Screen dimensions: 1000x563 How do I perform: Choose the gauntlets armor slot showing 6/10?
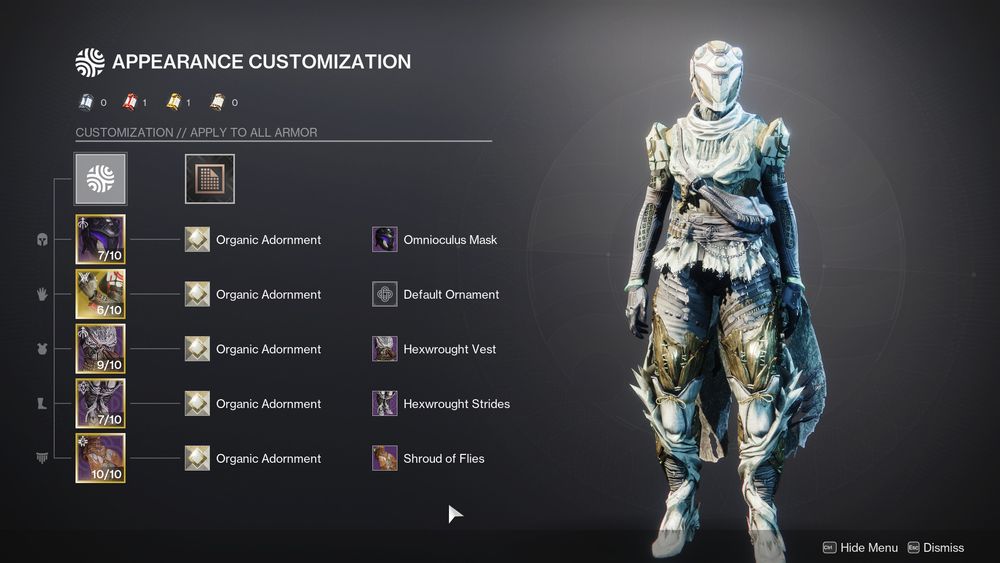coord(100,294)
